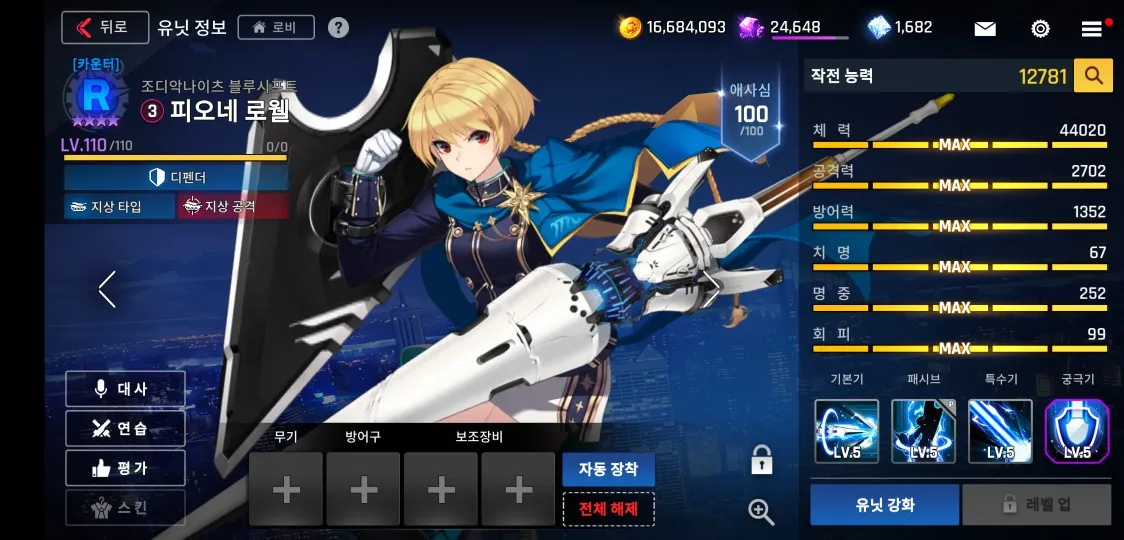The height and width of the screenshot is (540, 1124).
Task: View the 궁극기 shield ultimate skill icon
Action: pyautogui.click(x=1077, y=431)
